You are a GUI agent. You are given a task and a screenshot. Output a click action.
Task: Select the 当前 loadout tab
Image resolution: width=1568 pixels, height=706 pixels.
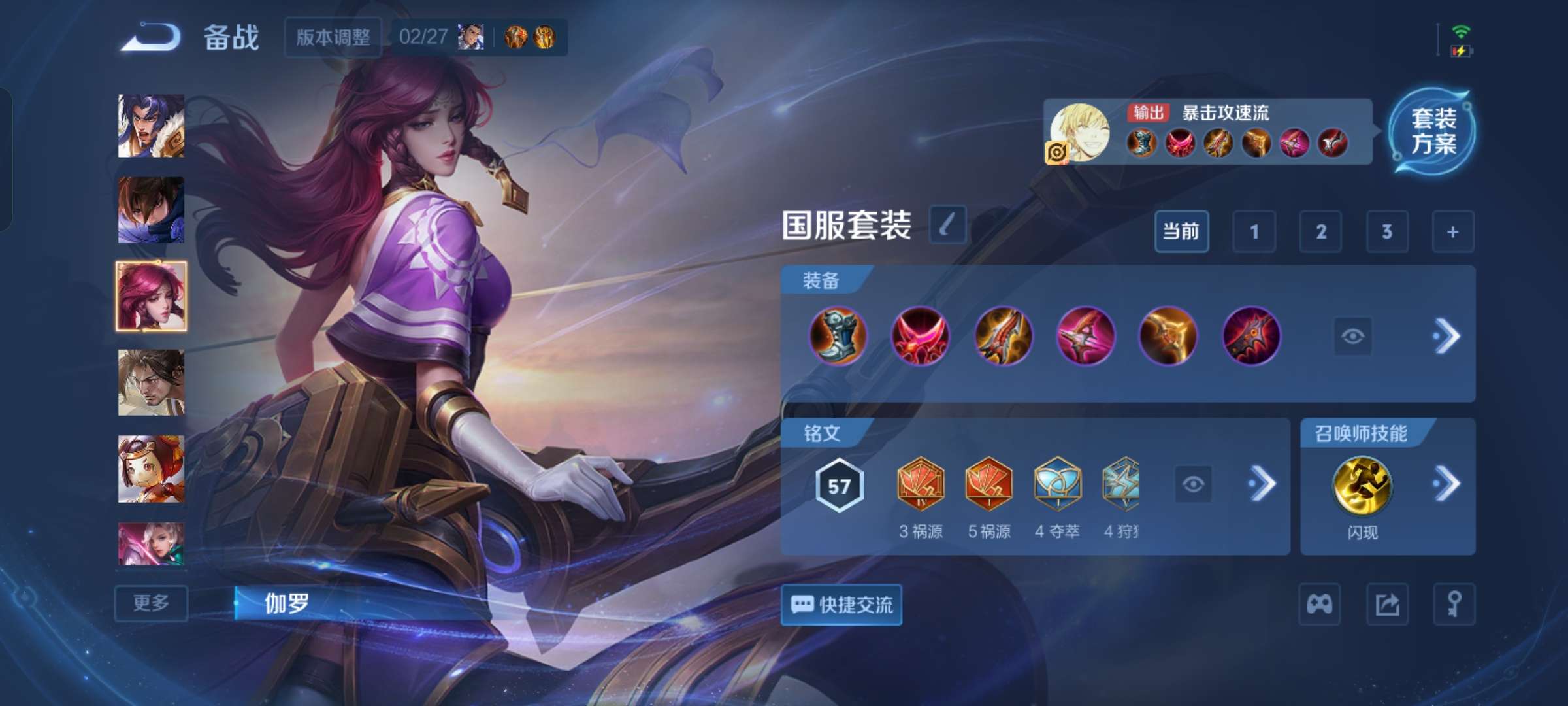pos(1183,231)
